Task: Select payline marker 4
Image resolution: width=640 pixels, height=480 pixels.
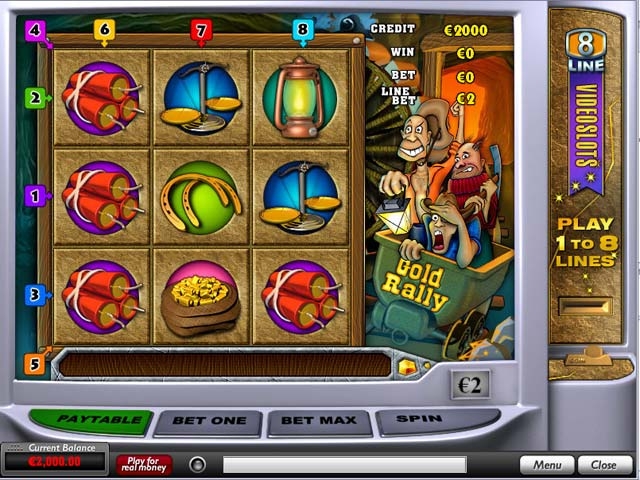Action: (36, 30)
